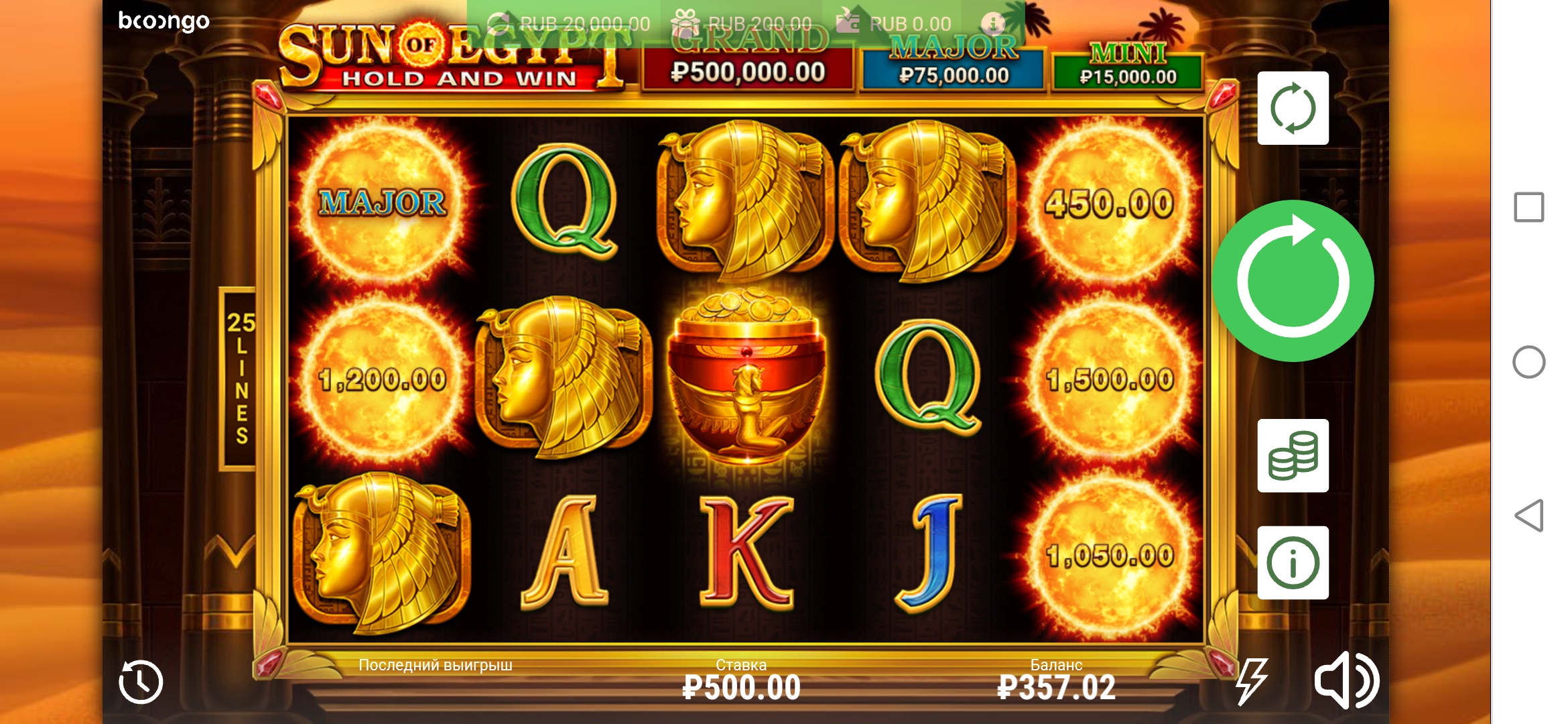Tap the gift icon next to RUB 200.00
The image size is (1568, 724).
click(683, 22)
